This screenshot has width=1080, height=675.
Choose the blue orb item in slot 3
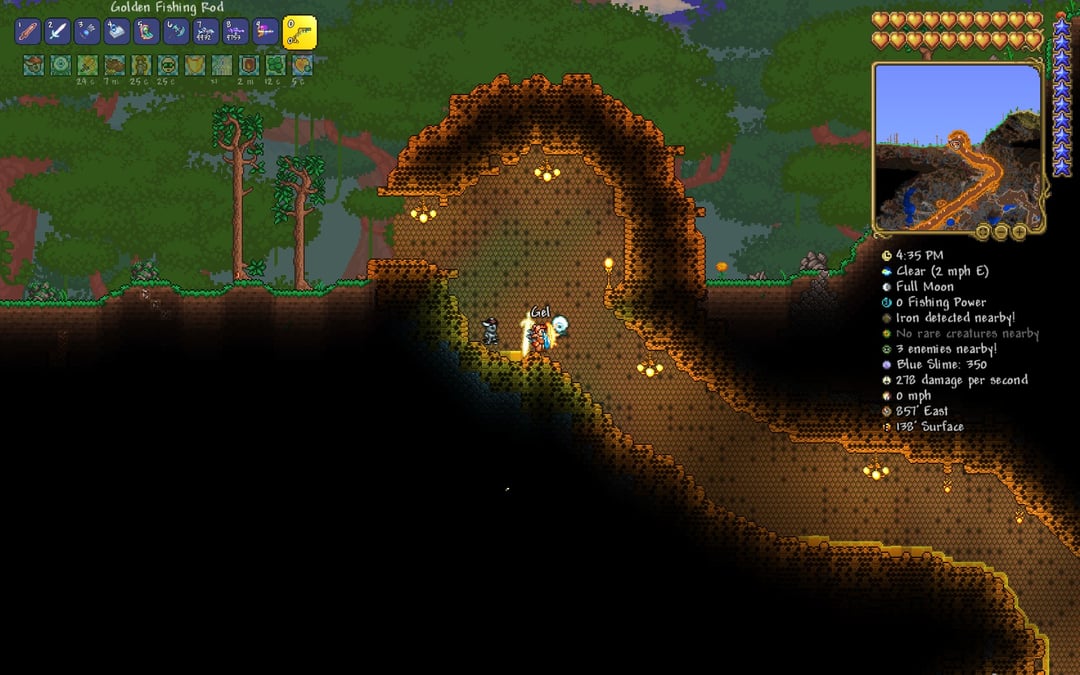(87, 31)
